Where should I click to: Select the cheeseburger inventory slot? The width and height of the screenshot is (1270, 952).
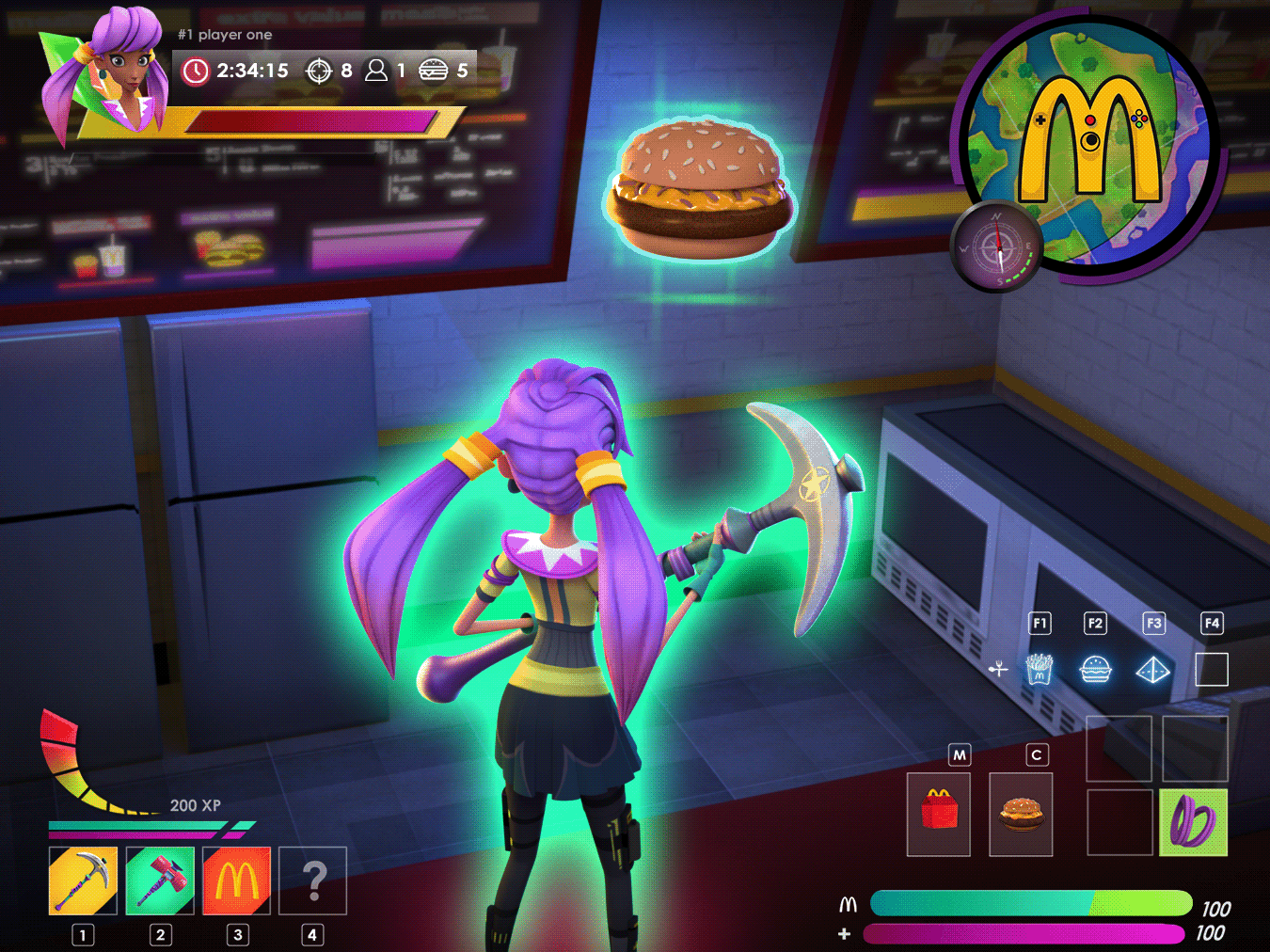(1021, 814)
